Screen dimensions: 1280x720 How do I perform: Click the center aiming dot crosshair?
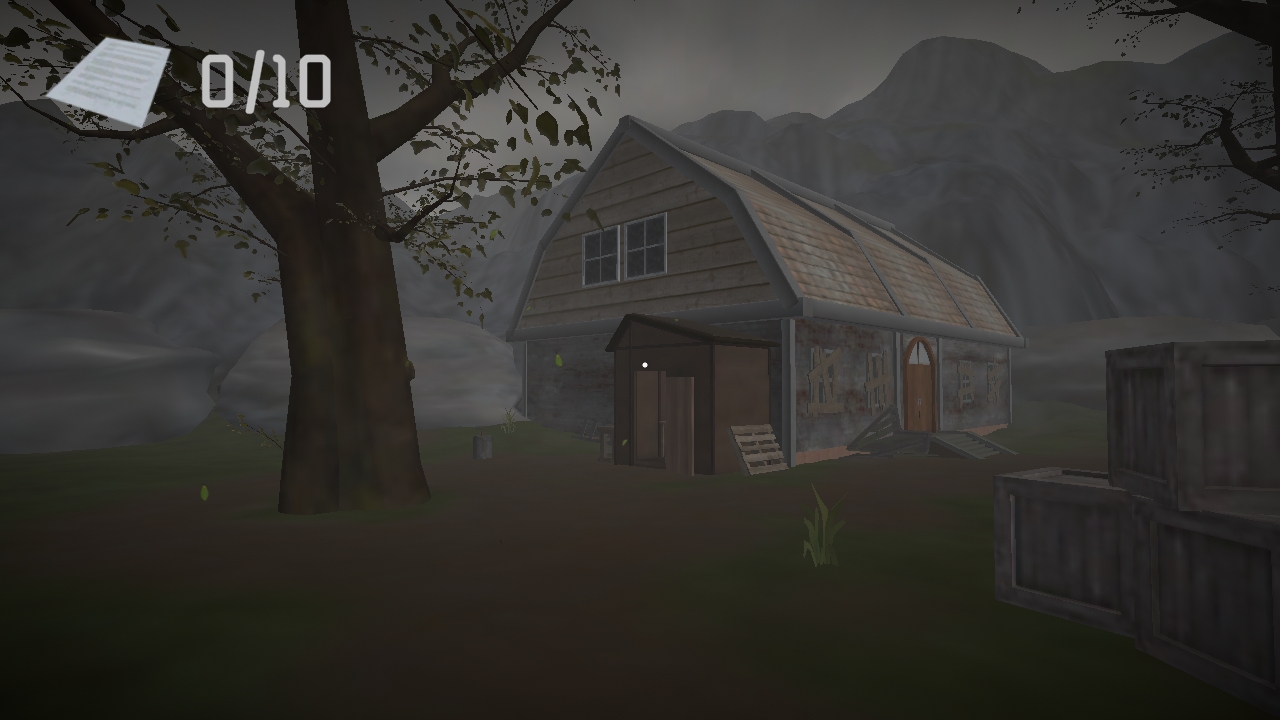(645, 365)
